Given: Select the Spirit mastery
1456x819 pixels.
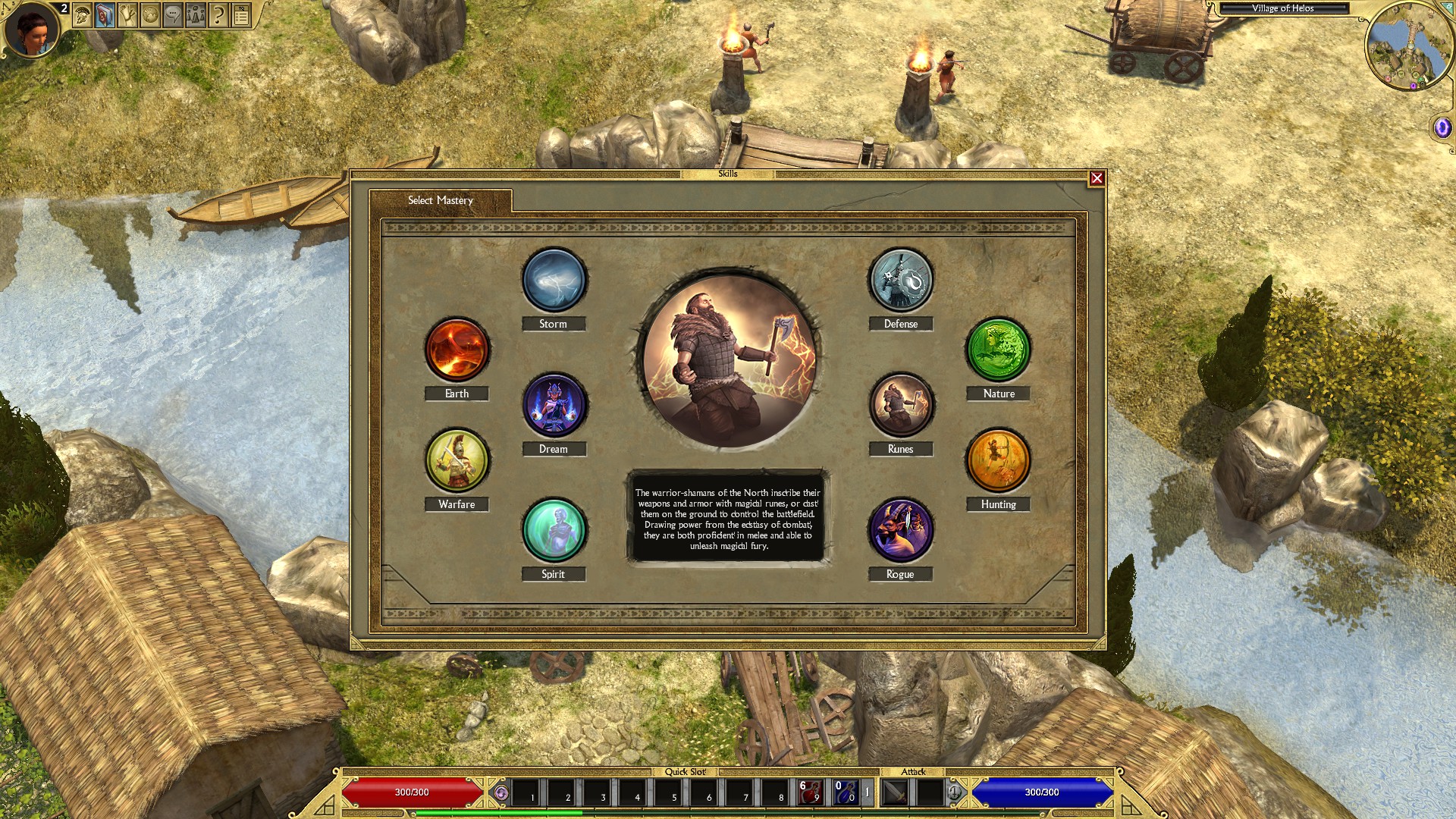Looking at the screenshot, I should pos(554,530).
